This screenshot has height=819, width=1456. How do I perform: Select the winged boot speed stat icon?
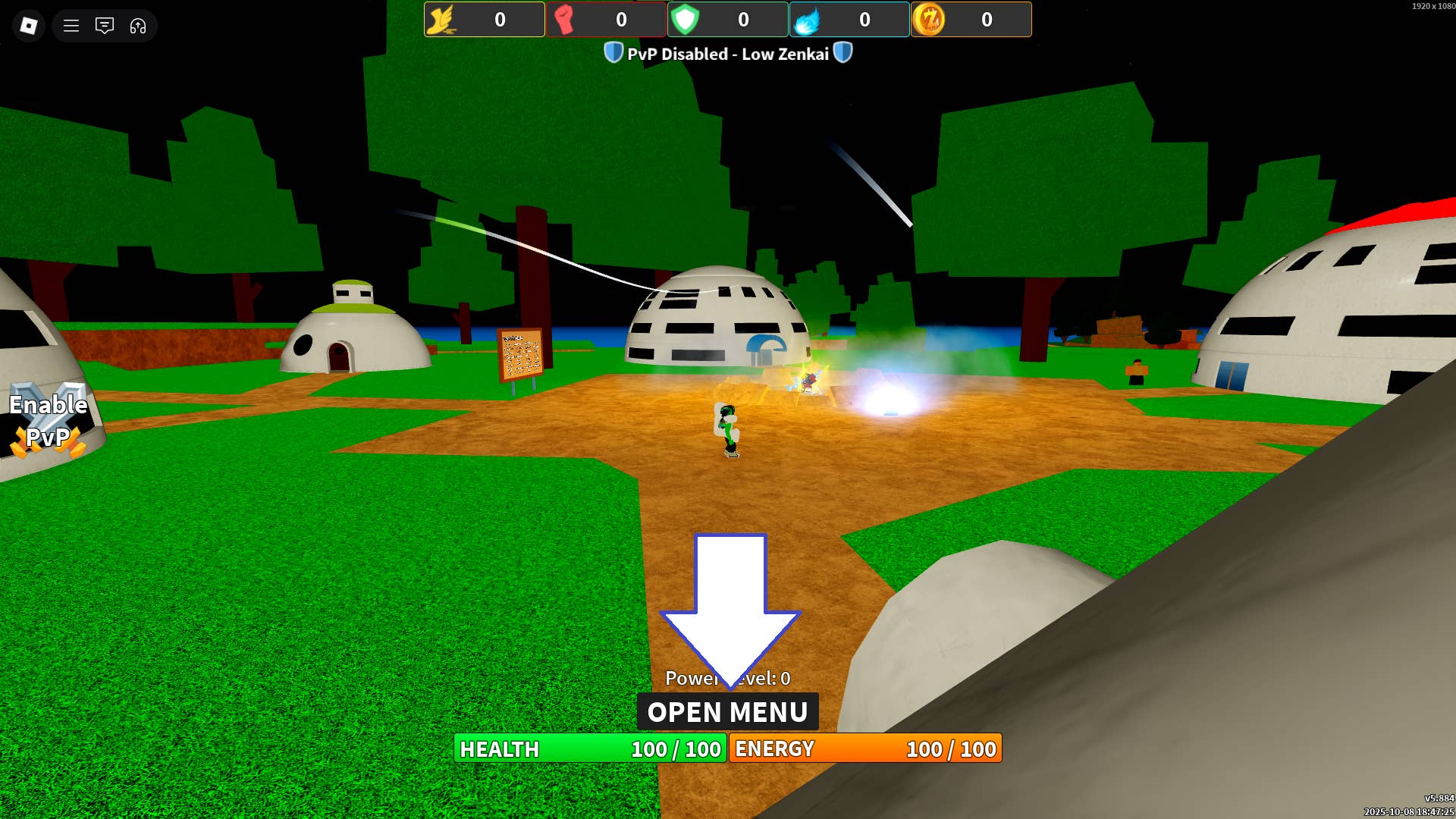tap(445, 20)
